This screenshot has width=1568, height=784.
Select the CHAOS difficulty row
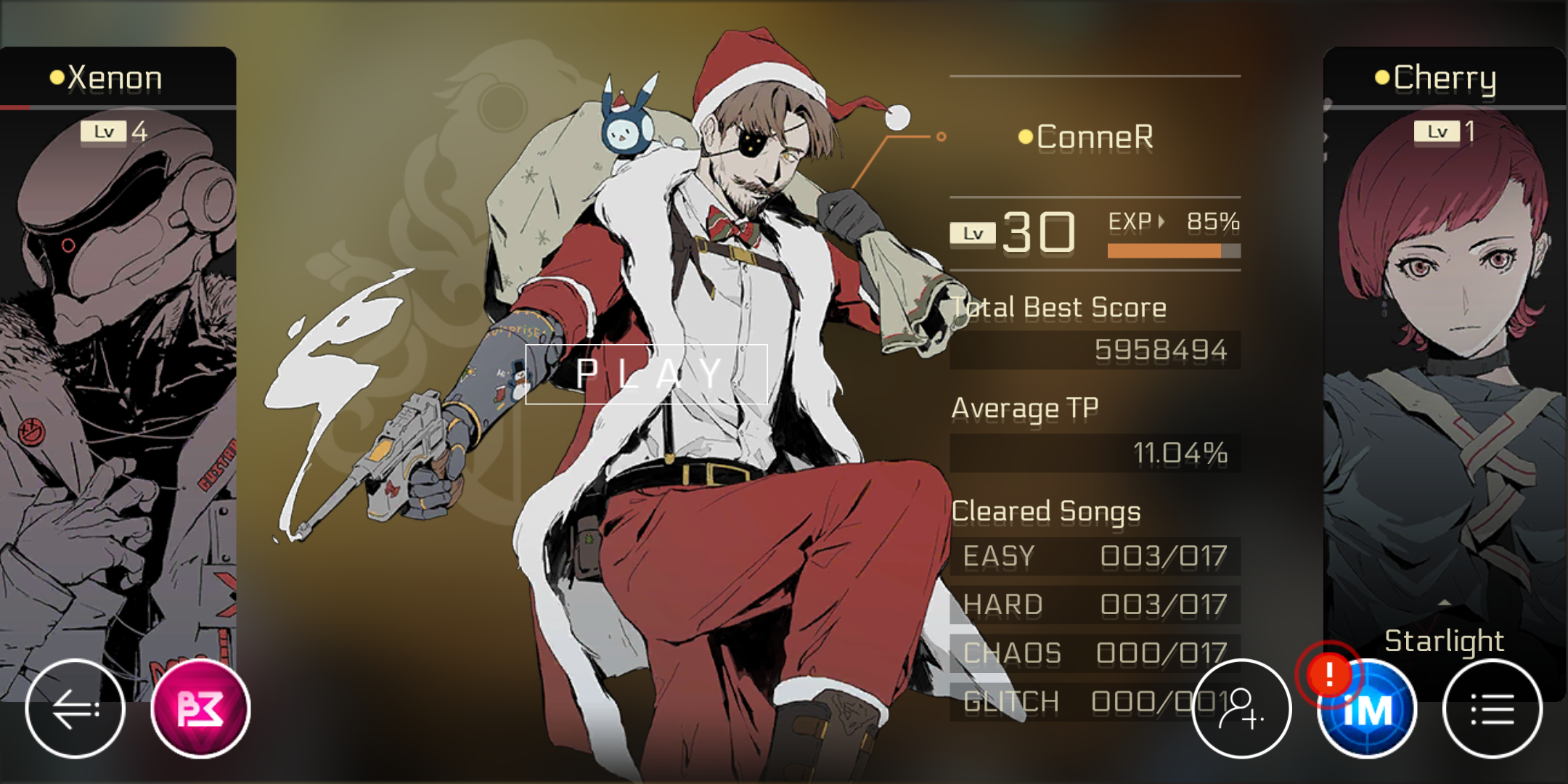[1096, 653]
